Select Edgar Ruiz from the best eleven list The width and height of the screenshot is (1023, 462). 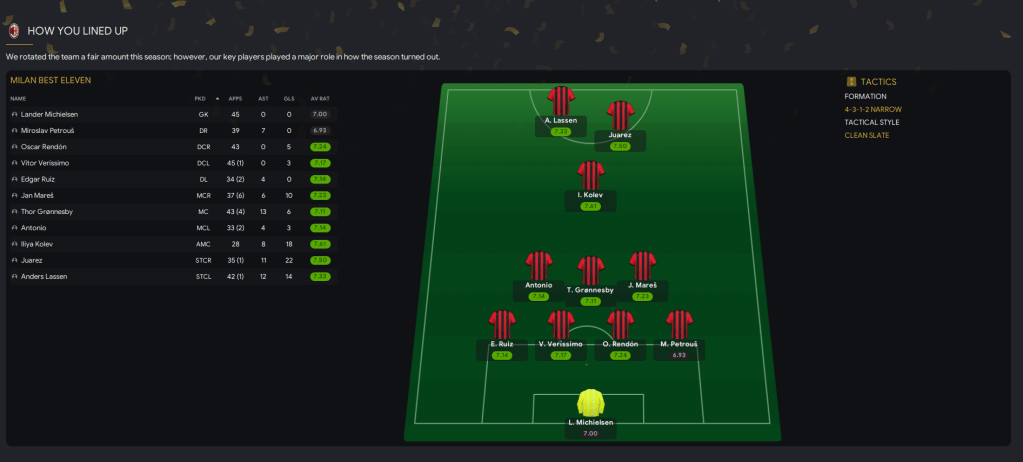tap(38, 179)
